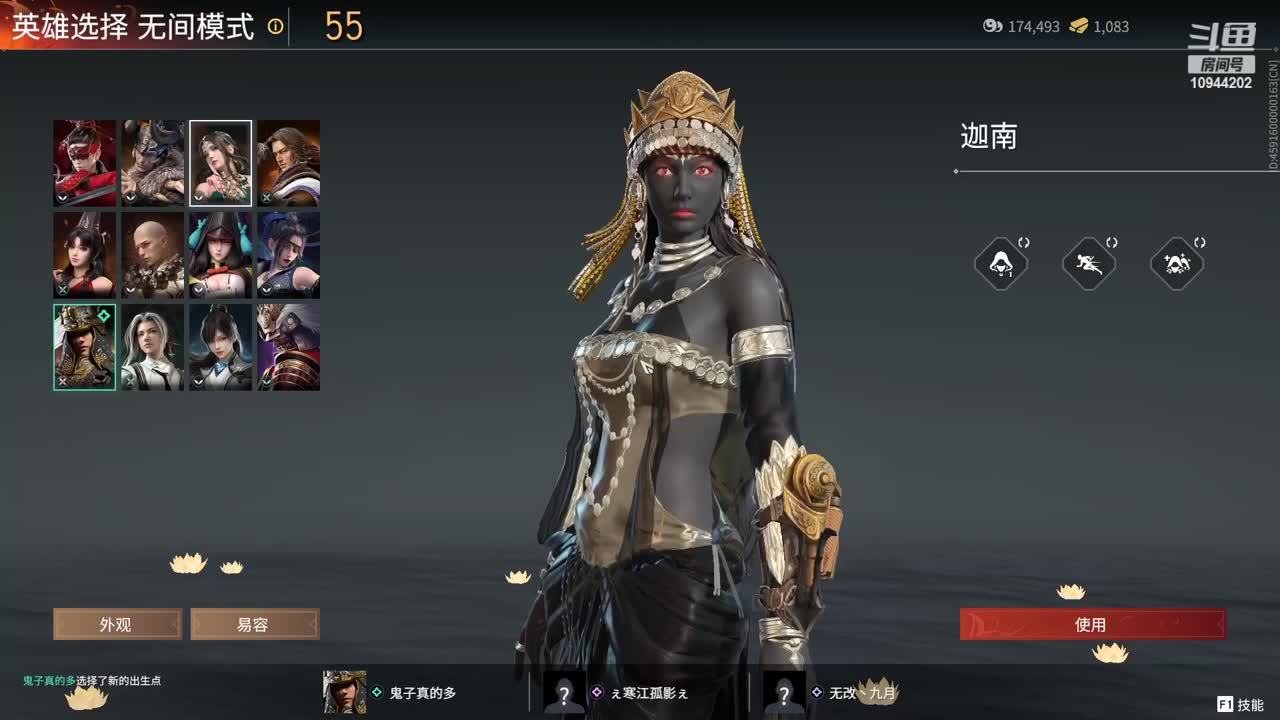The image size is (1280, 720).
Task: Confirm hero with the red 使用 button
Action: coord(1092,625)
